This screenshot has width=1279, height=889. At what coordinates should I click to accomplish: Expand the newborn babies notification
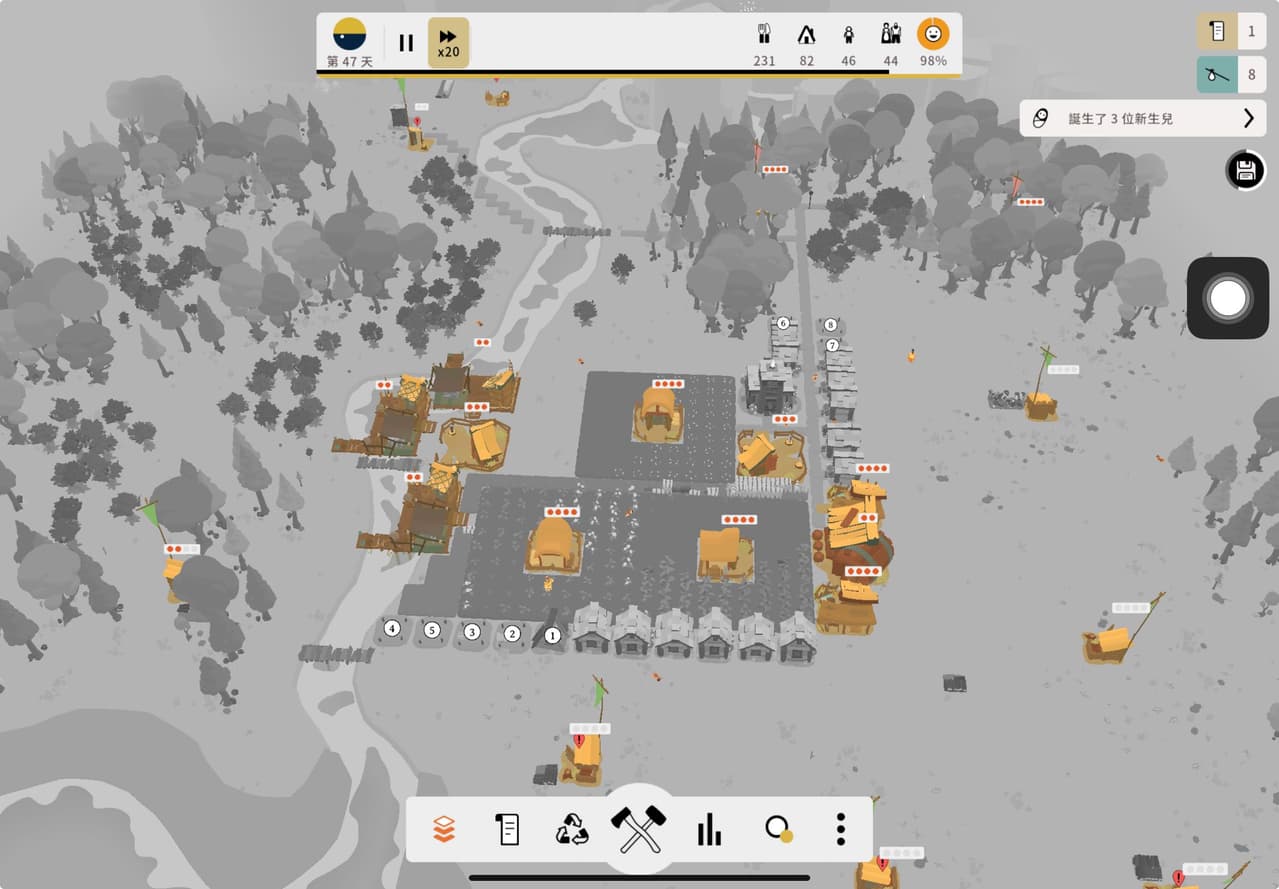(1143, 118)
